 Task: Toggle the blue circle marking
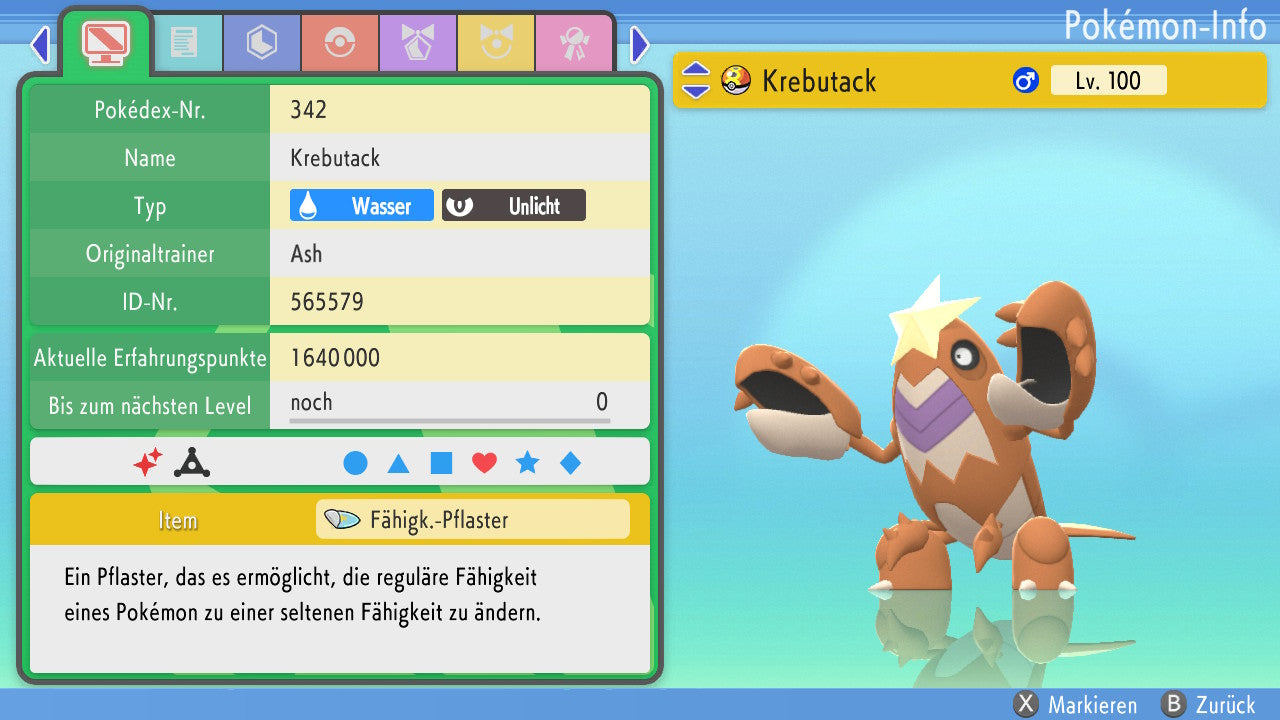tap(355, 463)
